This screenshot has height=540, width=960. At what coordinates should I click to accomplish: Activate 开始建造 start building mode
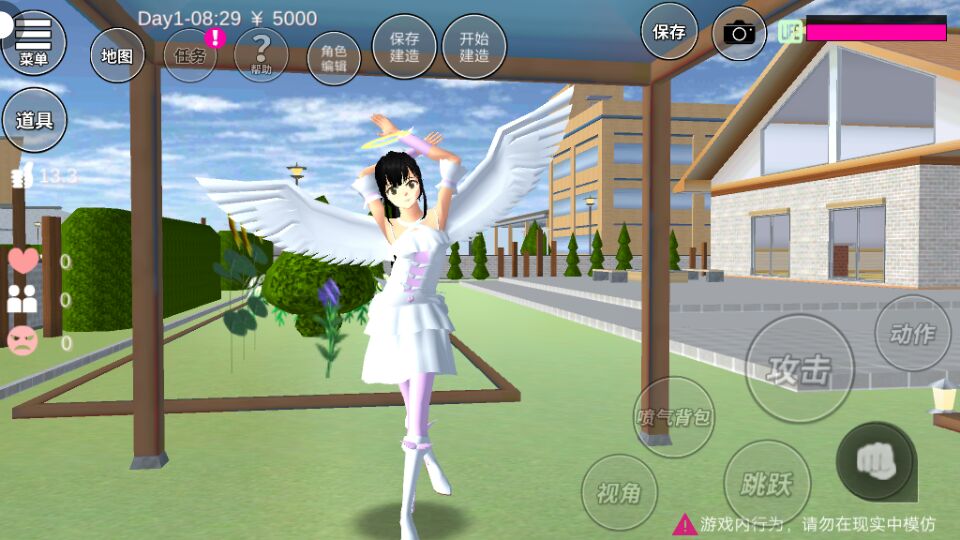coord(474,47)
